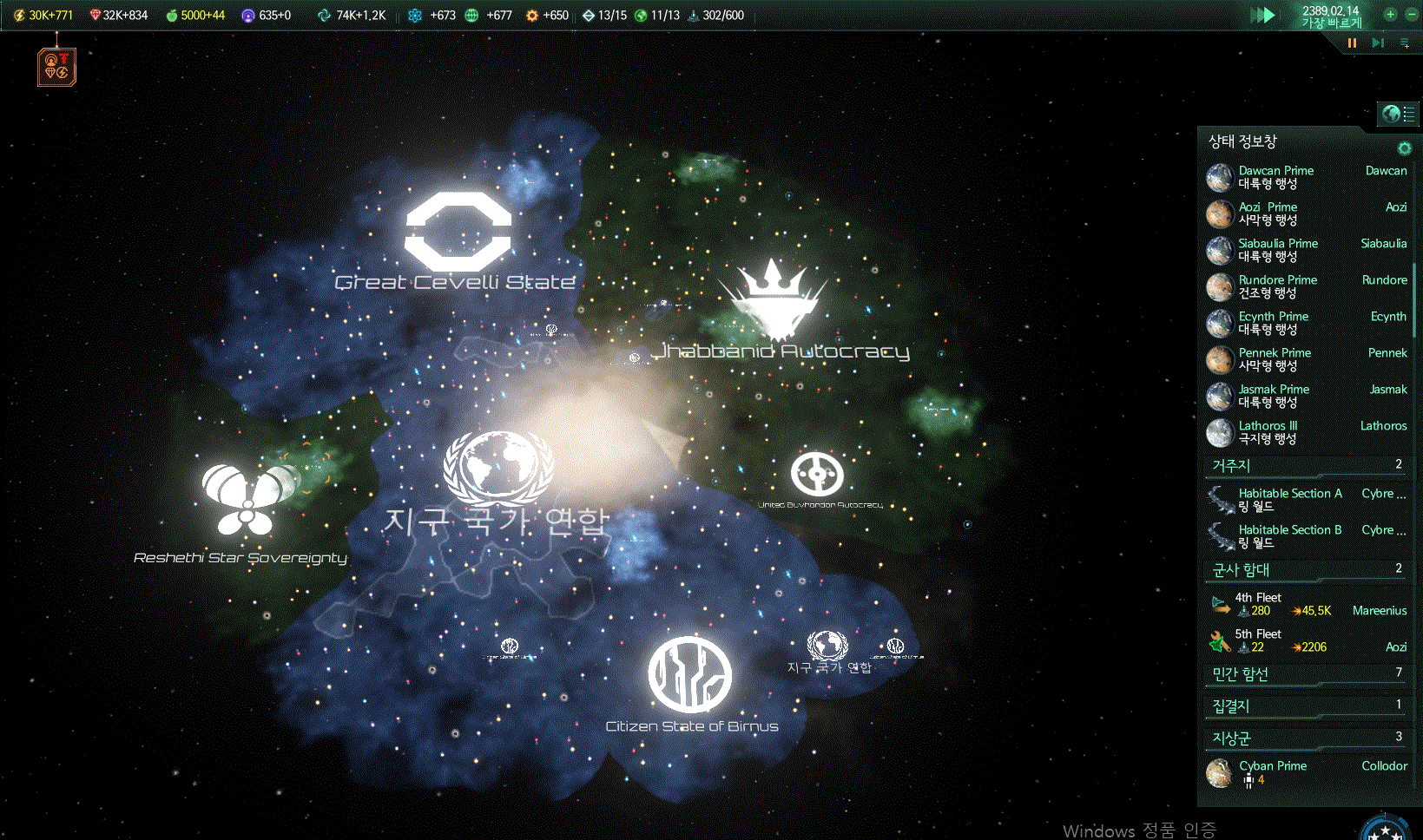Viewport: 1423px width, 840px height.
Task: Select the 5th Fleet entry
Action: (1258, 640)
